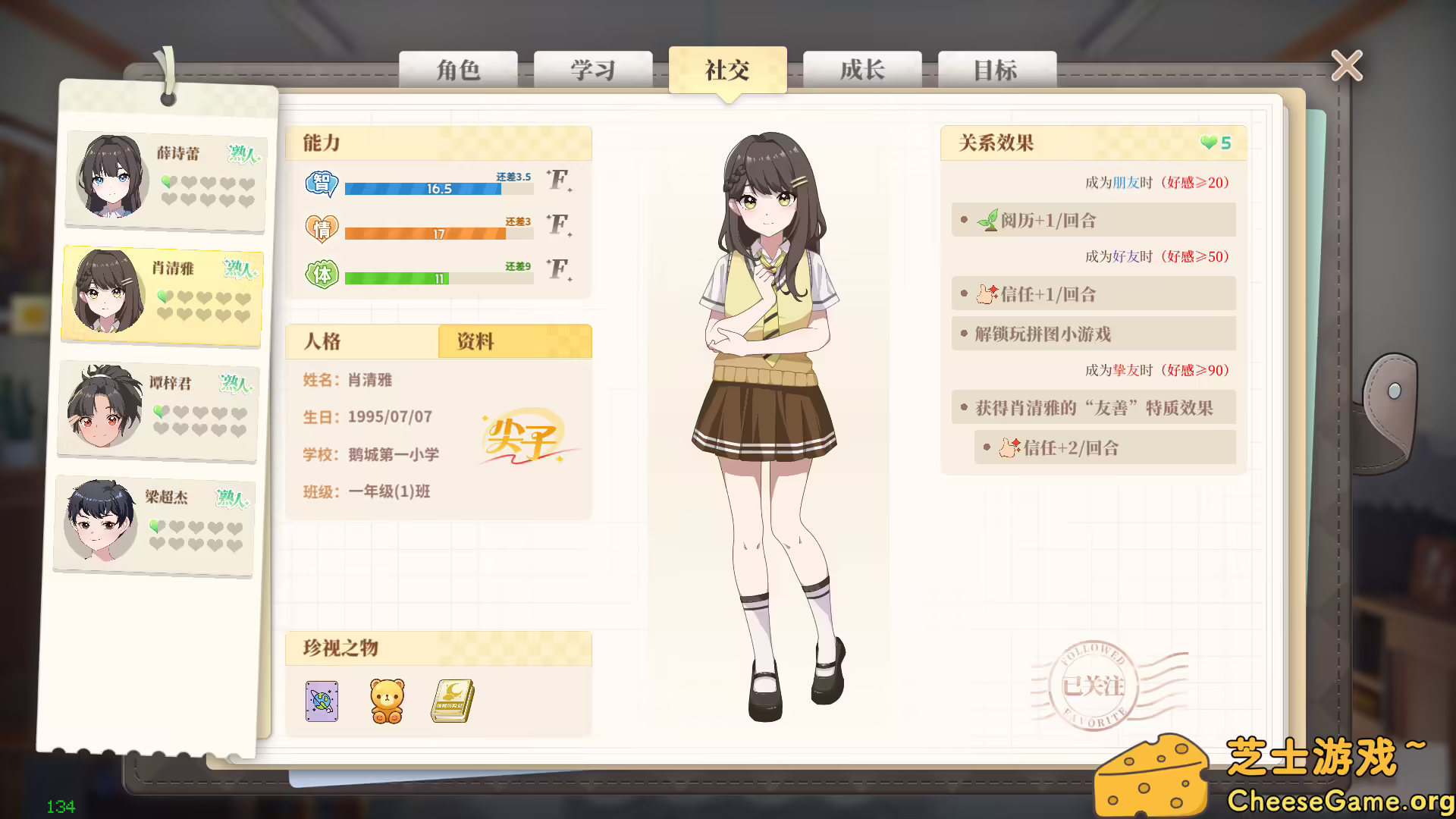Click the 尖子 top-student badge stamp
This screenshot has height=819, width=1456.
(x=523, y=440)
